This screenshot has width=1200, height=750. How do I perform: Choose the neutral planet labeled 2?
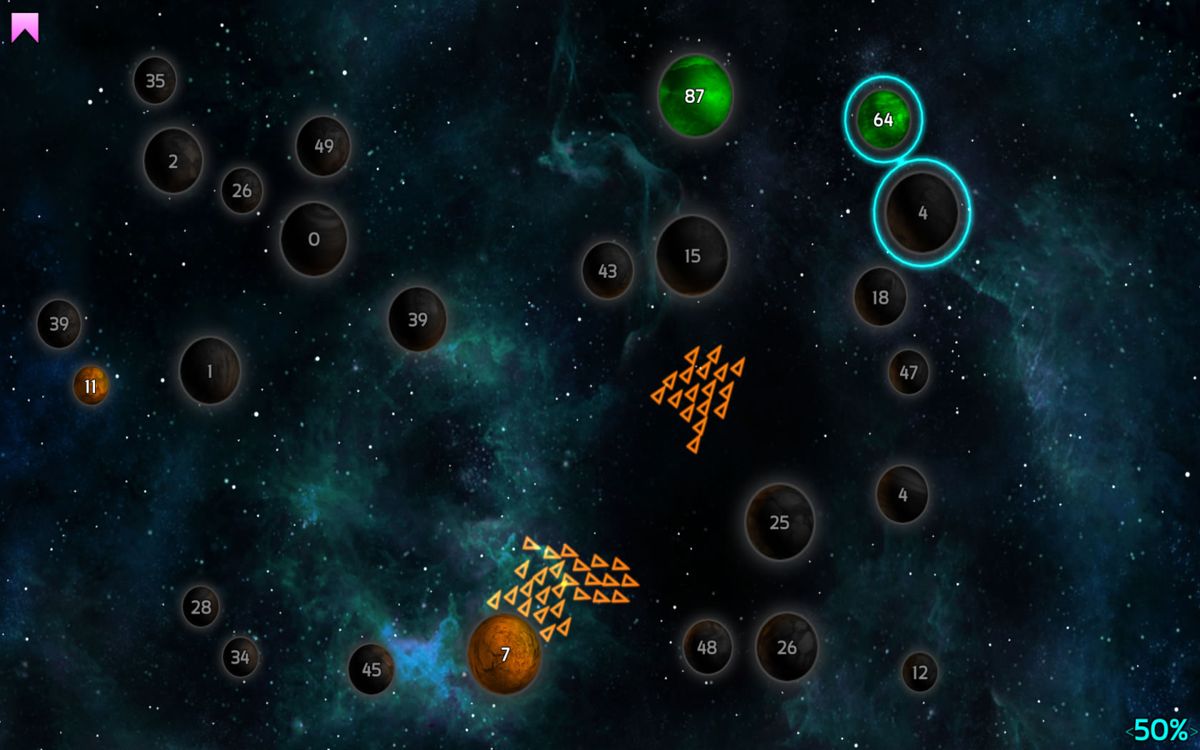[173, 160]
